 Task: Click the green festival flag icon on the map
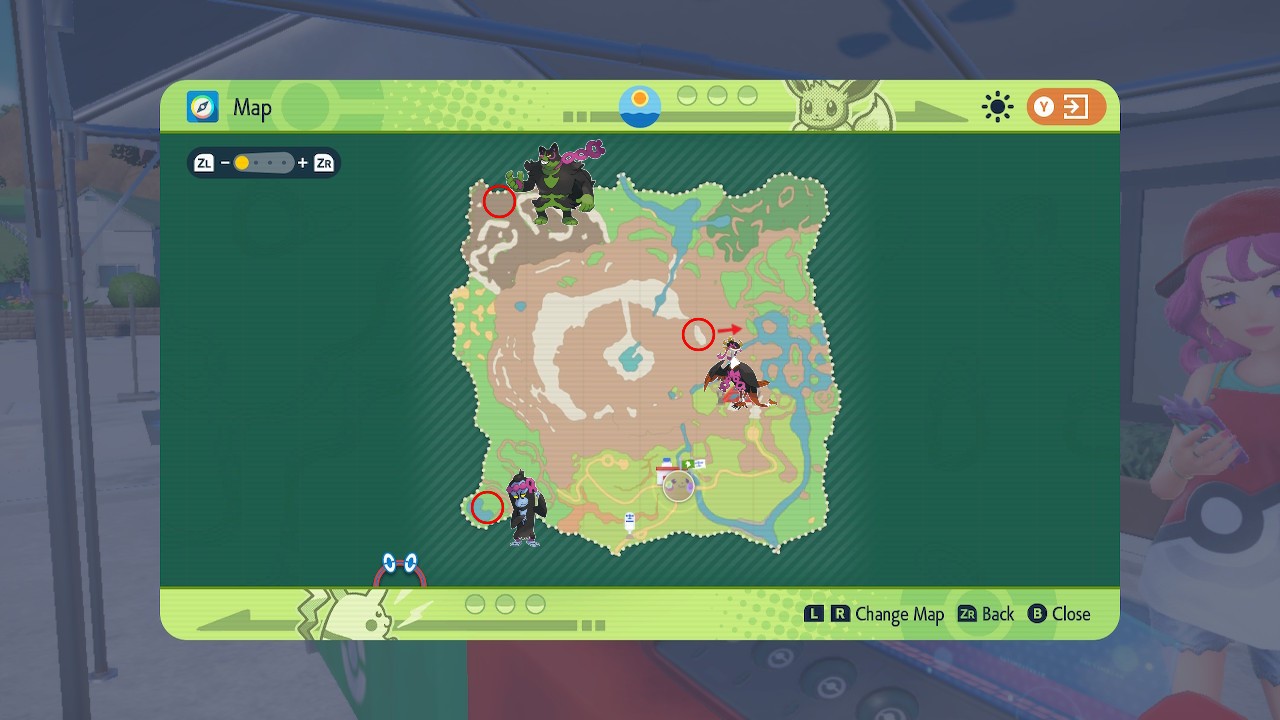[x=688, y=464]
